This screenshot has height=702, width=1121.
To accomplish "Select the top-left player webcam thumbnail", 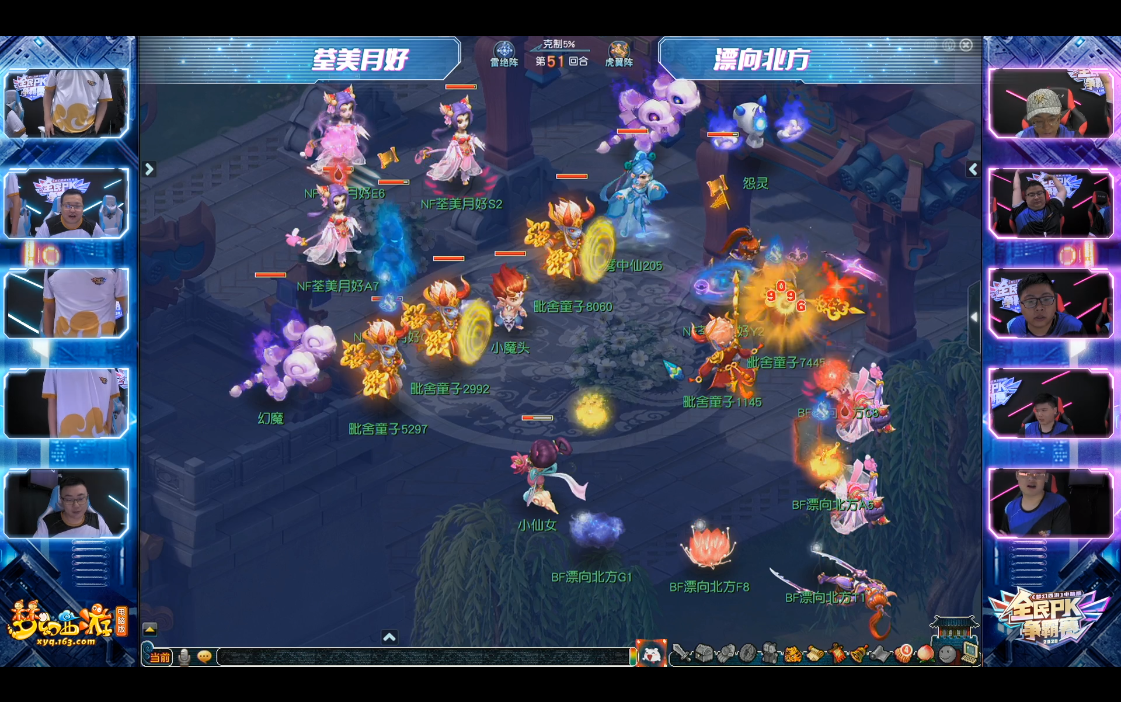I will pos(66,102).
